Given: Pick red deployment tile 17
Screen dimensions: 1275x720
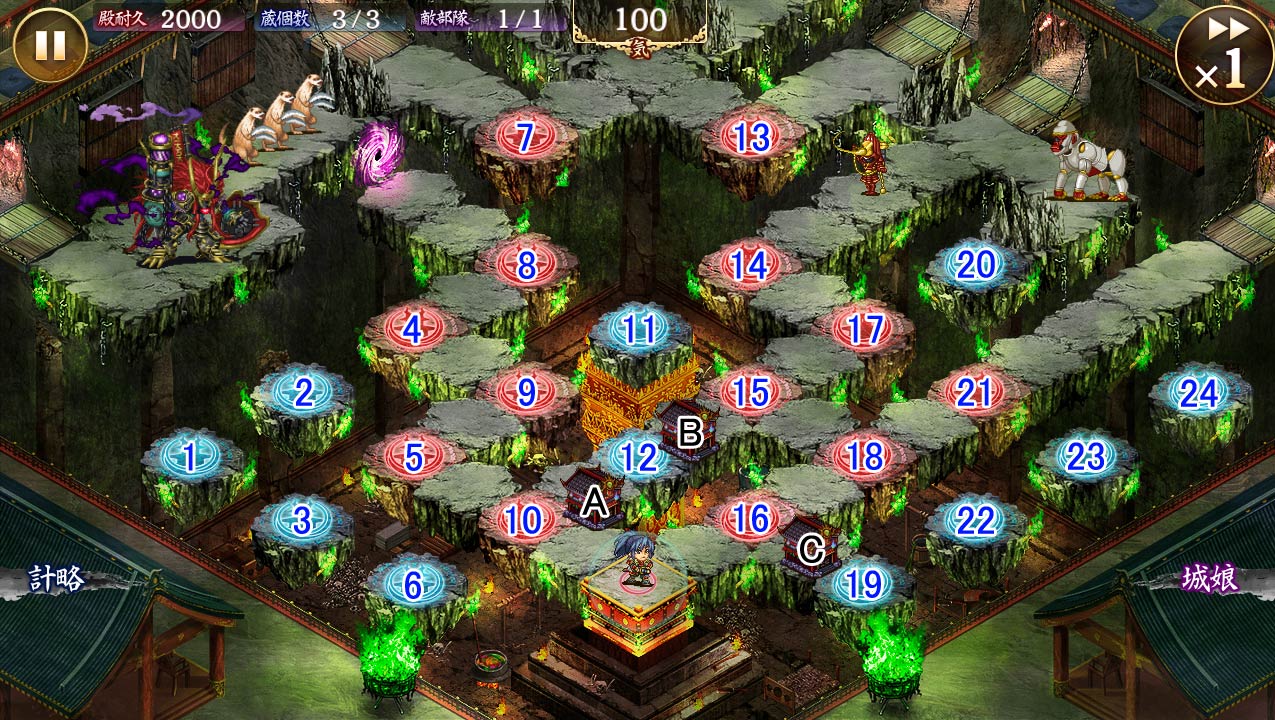Looking at the screenshot, I should 864,329.
